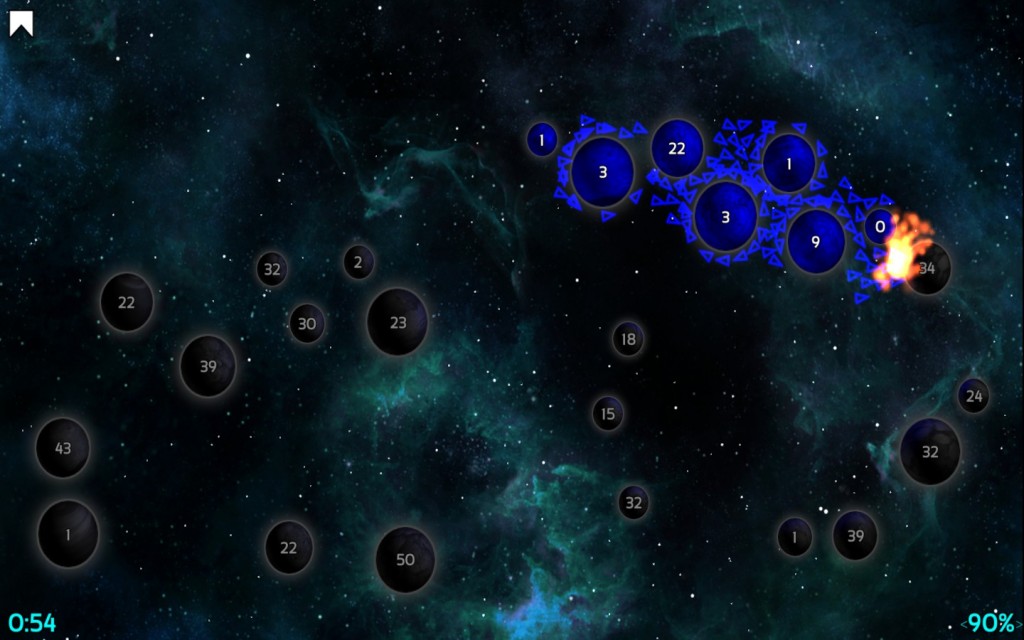Pick the neutral planet numbered 24

[x=974, y=396]
